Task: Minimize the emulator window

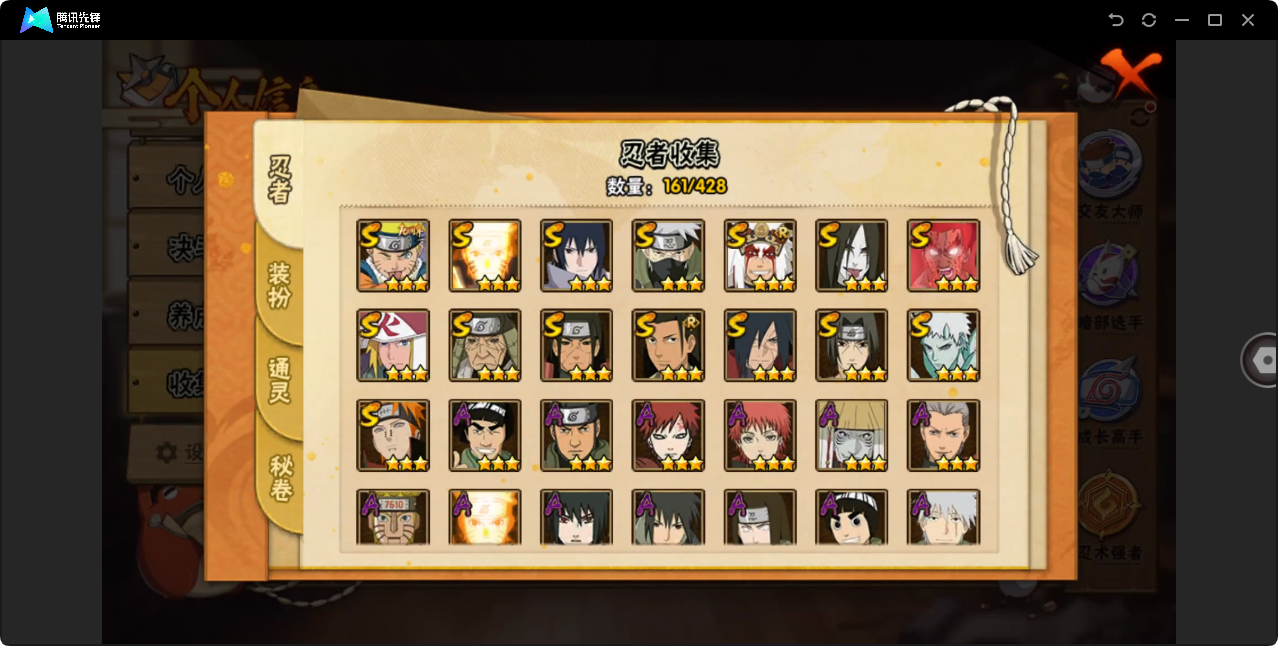Action: pyautogui.click(x=1182, y=20)
